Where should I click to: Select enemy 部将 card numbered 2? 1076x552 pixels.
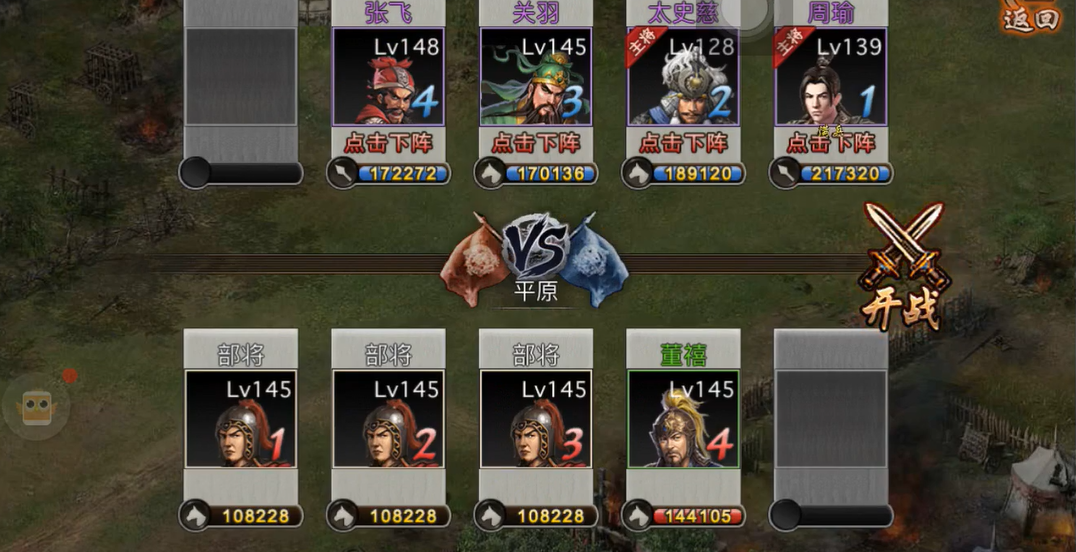click(x=388, y=419)
